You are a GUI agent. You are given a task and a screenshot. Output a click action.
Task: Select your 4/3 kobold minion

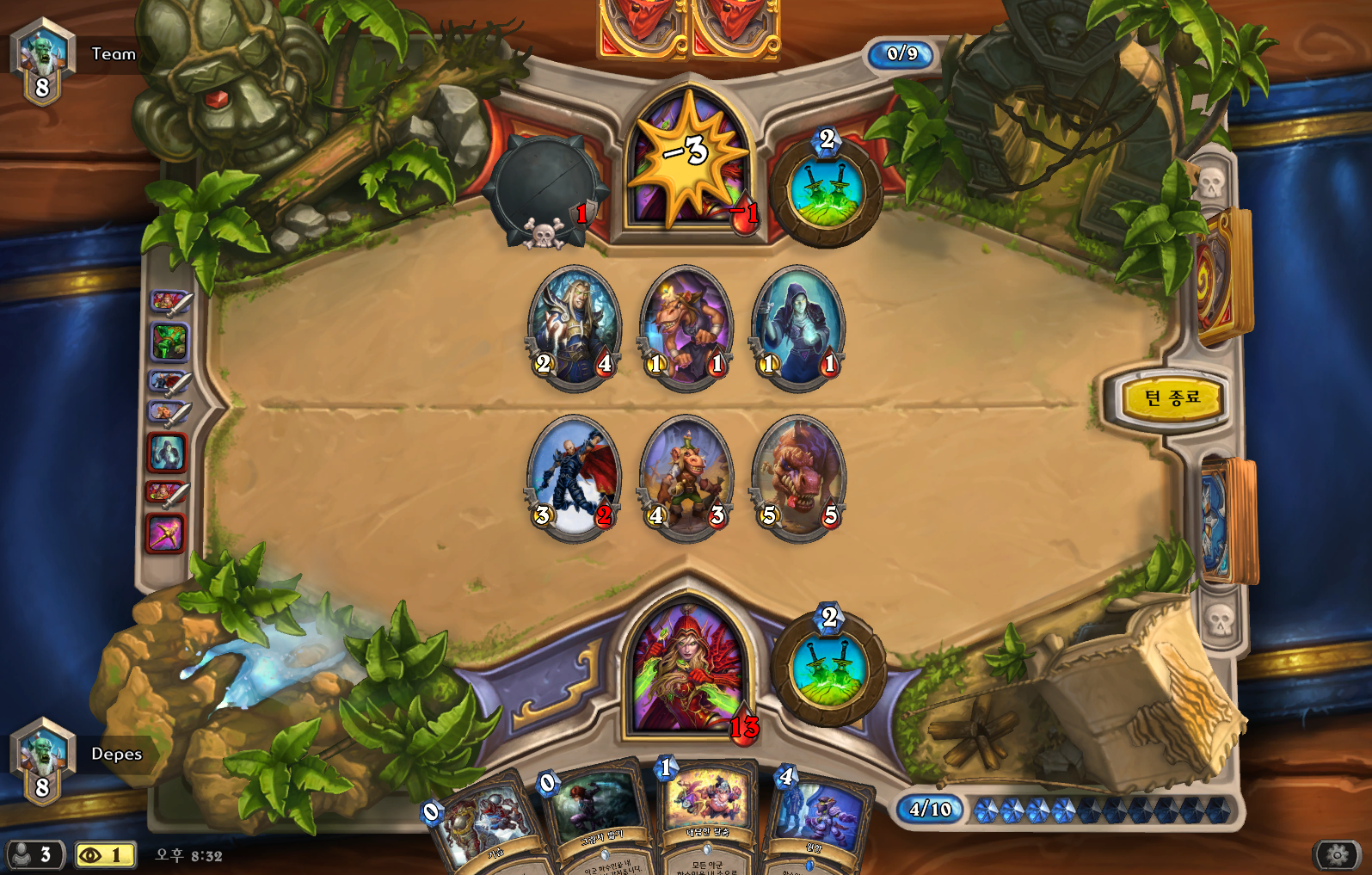686,478
